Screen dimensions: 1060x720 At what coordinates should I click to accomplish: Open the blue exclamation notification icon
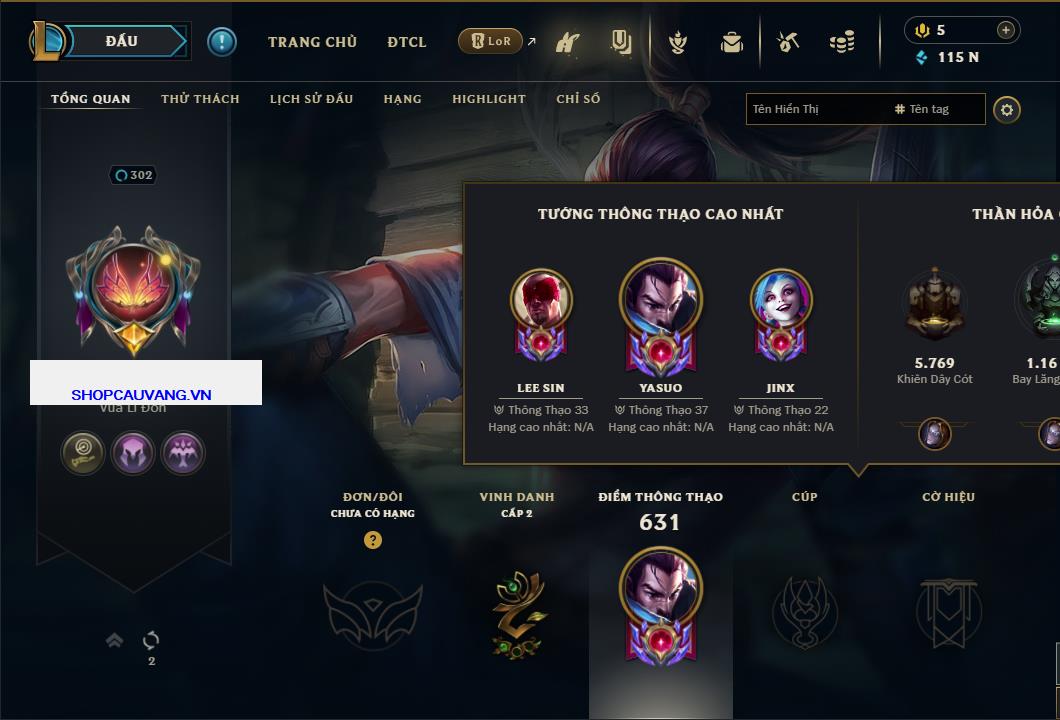coord(221,41)
